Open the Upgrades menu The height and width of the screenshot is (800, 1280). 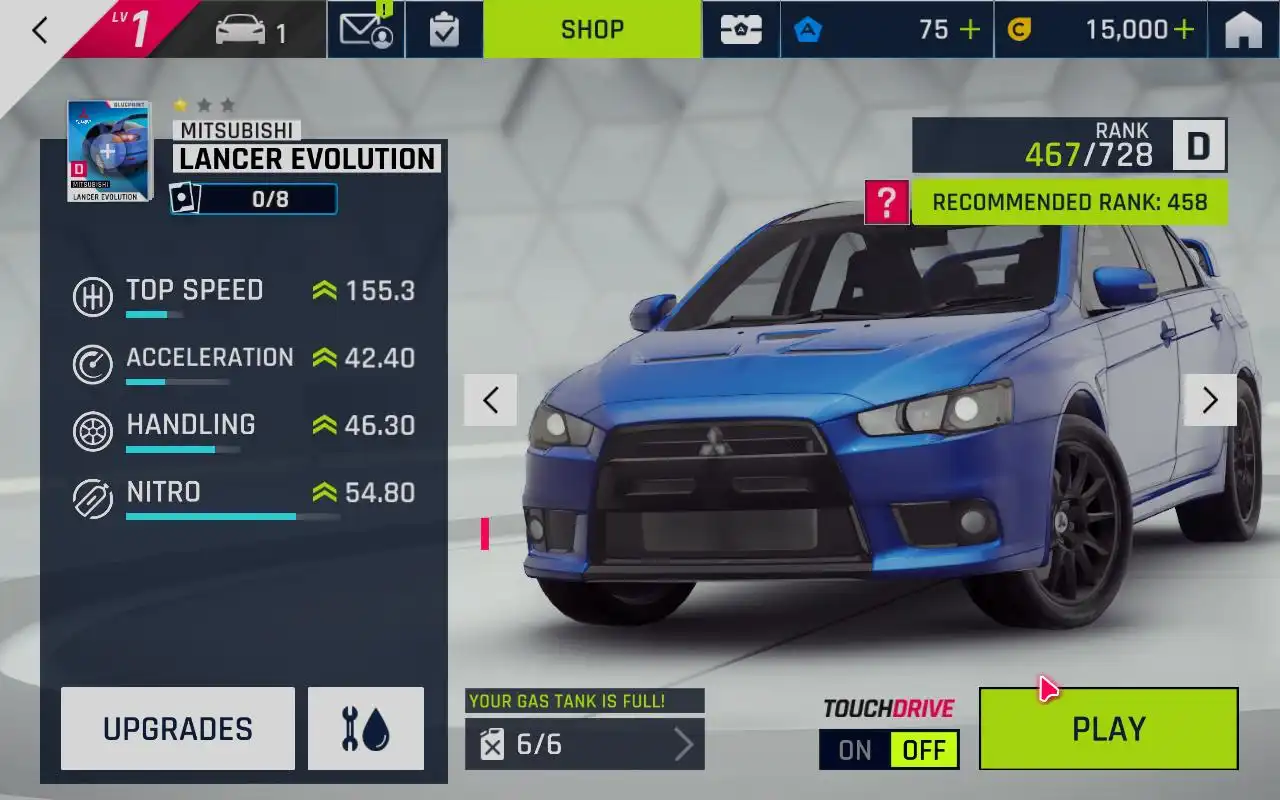tap(178, 729)
